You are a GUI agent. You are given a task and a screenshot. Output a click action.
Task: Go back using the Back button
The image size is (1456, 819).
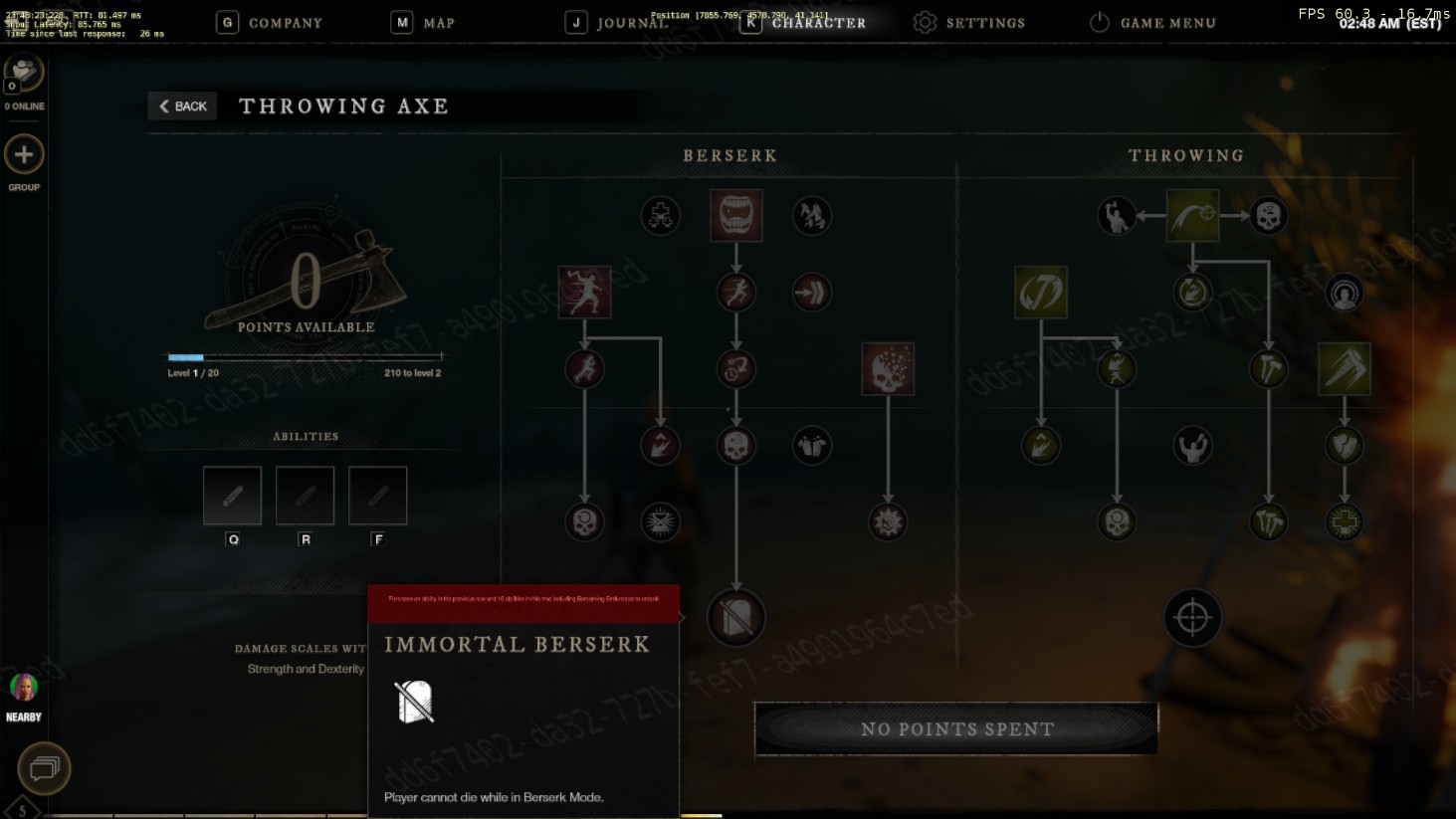point(183,106)
